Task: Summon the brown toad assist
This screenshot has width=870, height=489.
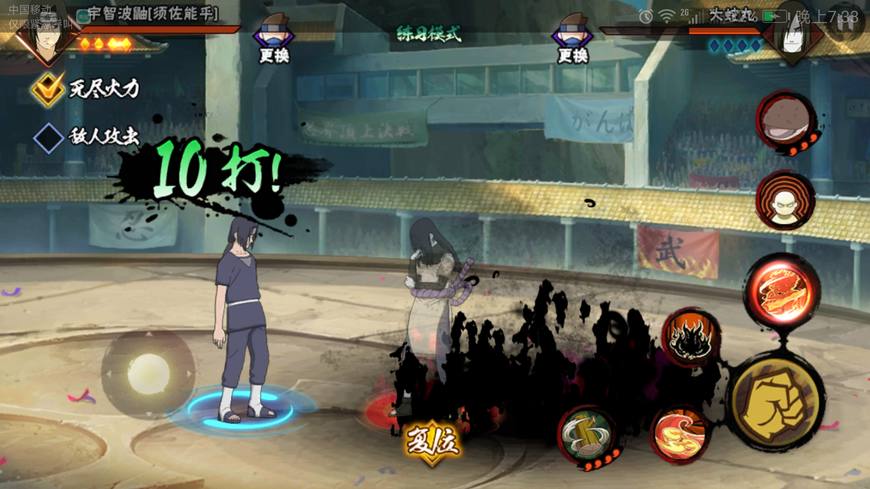Action: 785,122
